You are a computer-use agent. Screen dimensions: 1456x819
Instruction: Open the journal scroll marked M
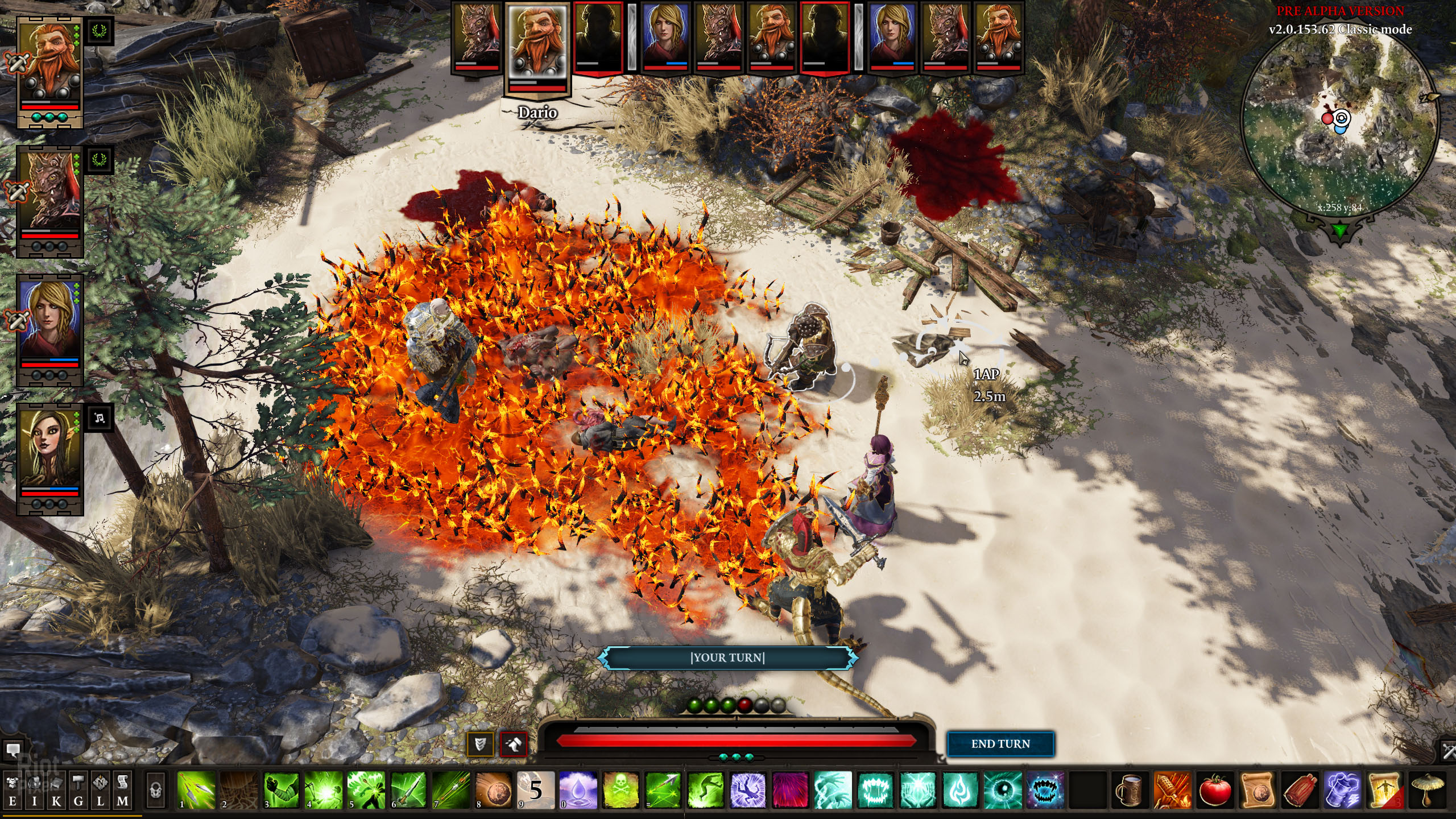[122, 791]
